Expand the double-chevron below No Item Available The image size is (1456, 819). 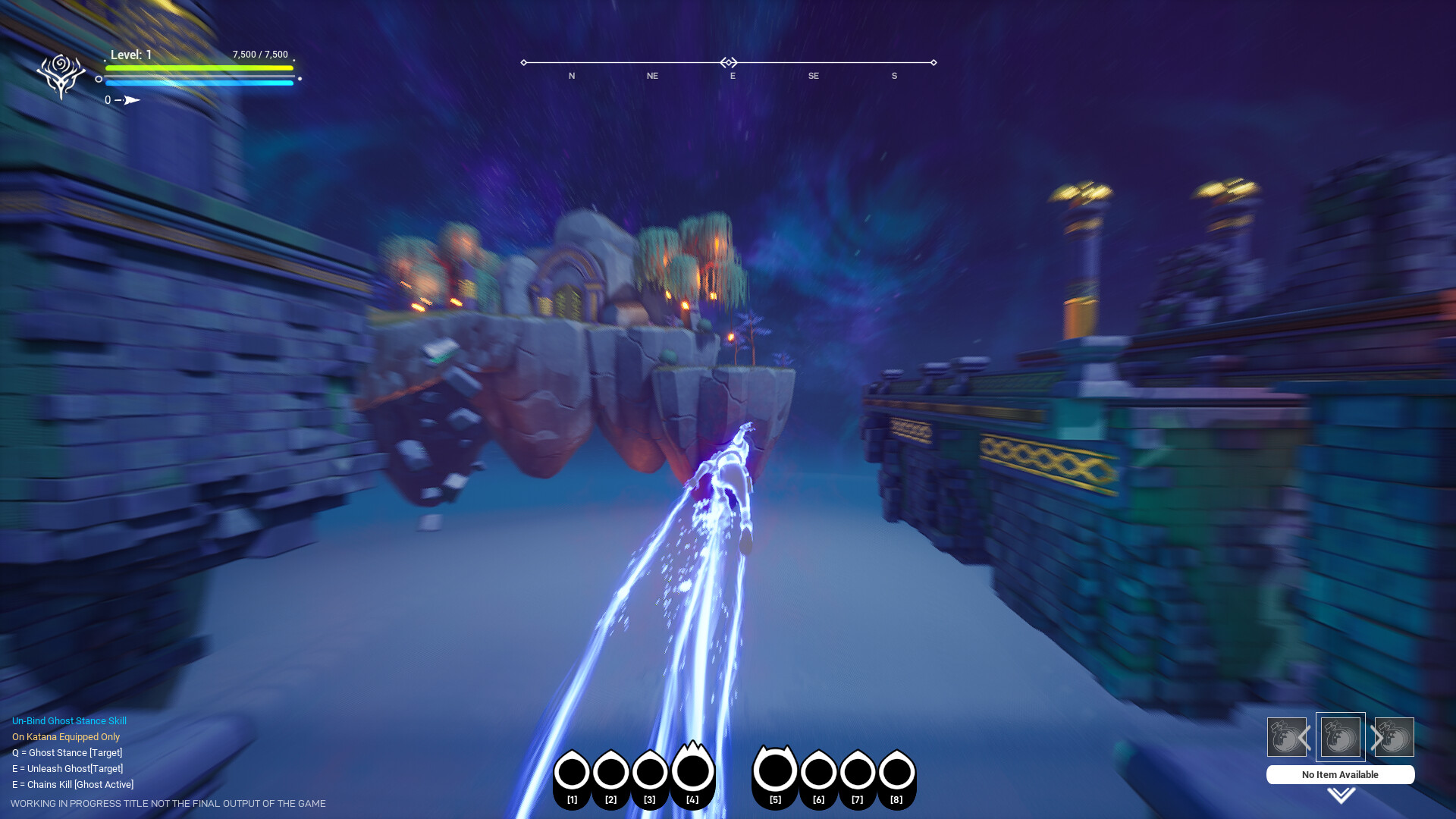click(1339, 795)
